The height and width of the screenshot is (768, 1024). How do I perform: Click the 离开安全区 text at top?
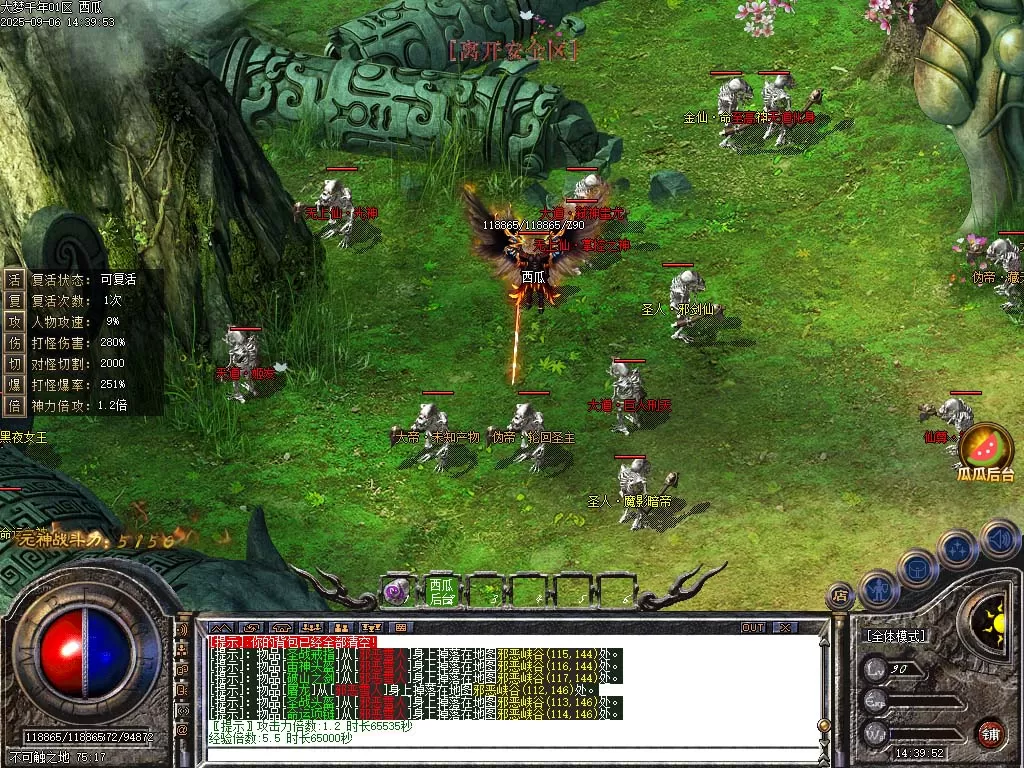514,49
